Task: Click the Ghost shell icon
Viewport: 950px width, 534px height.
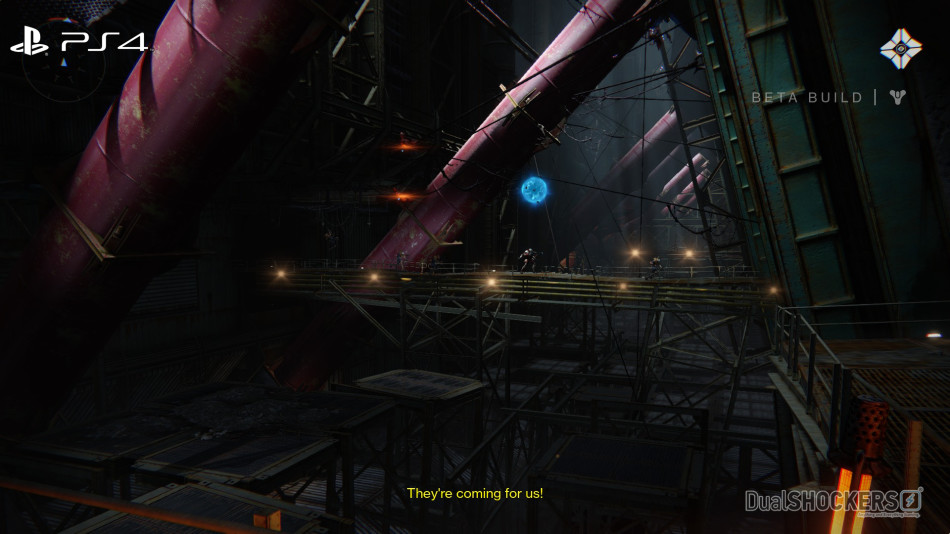Action: coord(900,48)
